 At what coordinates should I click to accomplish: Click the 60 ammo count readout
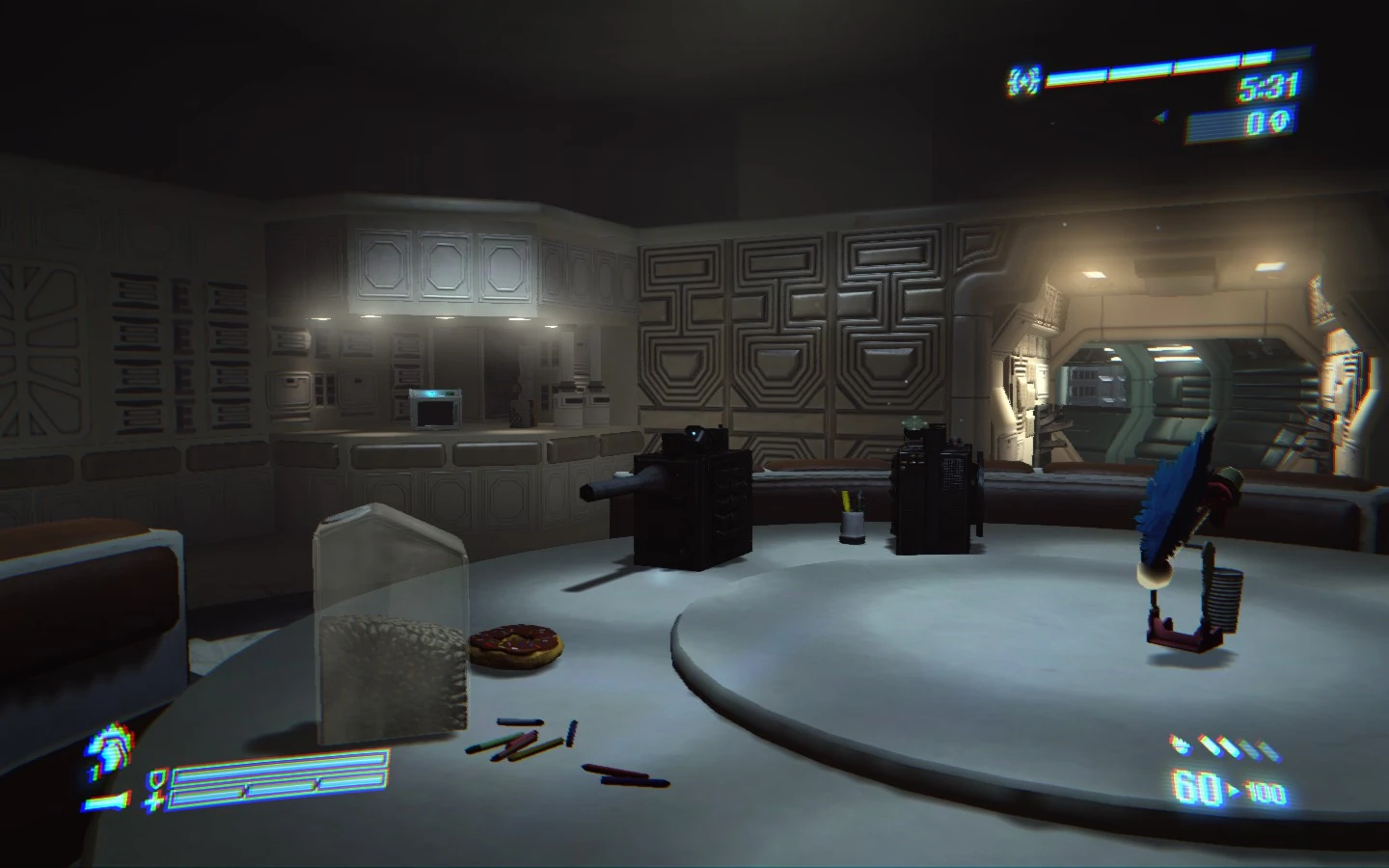coord(1197,787)
